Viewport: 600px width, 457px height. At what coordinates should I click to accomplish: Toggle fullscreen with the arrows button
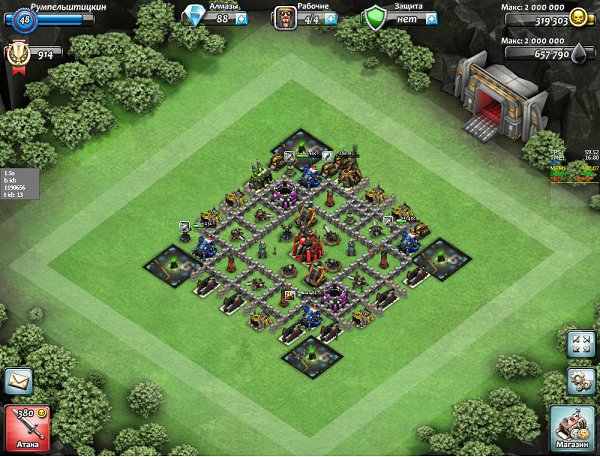click(579, 344)
